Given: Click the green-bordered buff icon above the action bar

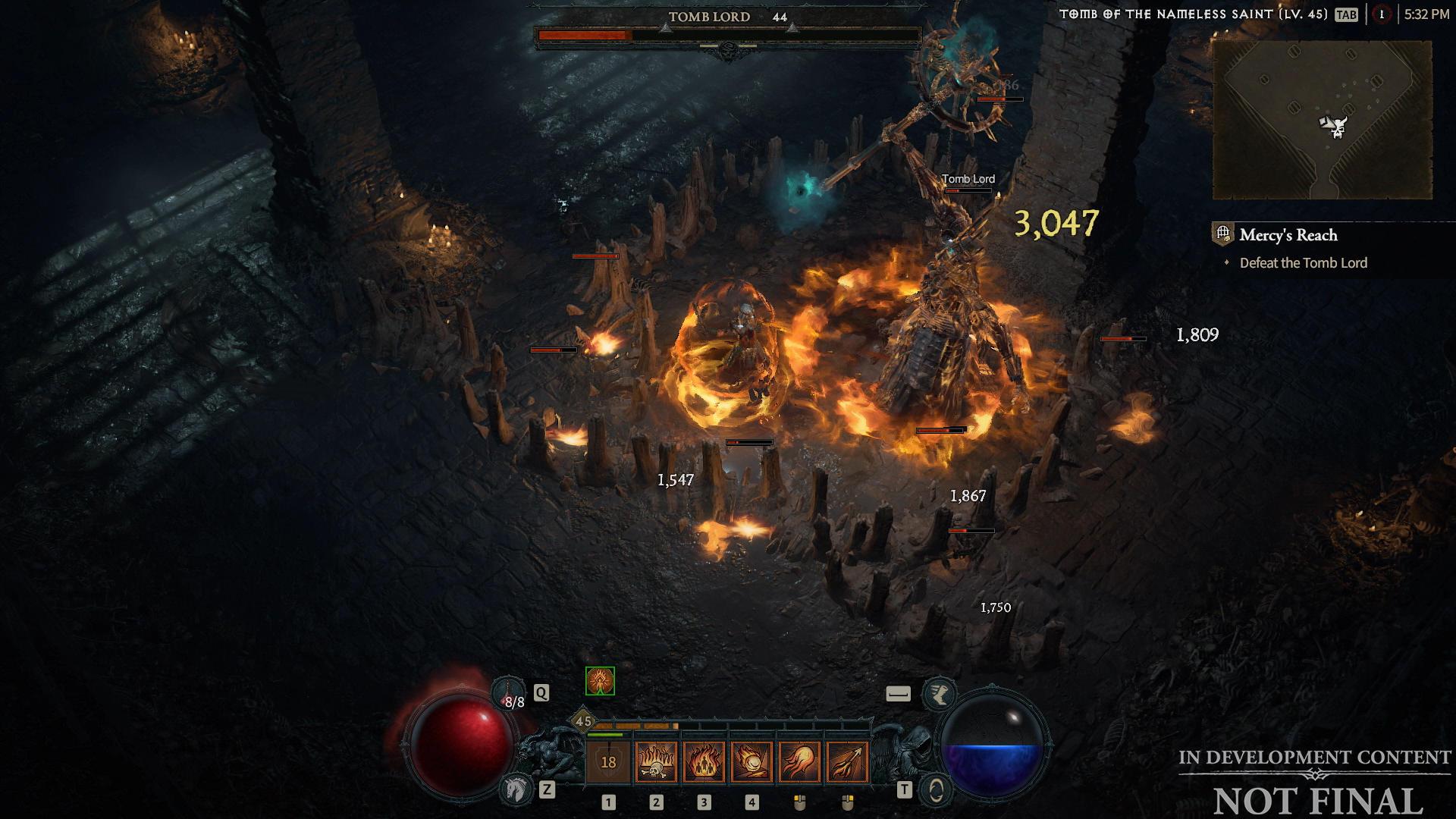Looking at the screenshot, I should (599, 680).
